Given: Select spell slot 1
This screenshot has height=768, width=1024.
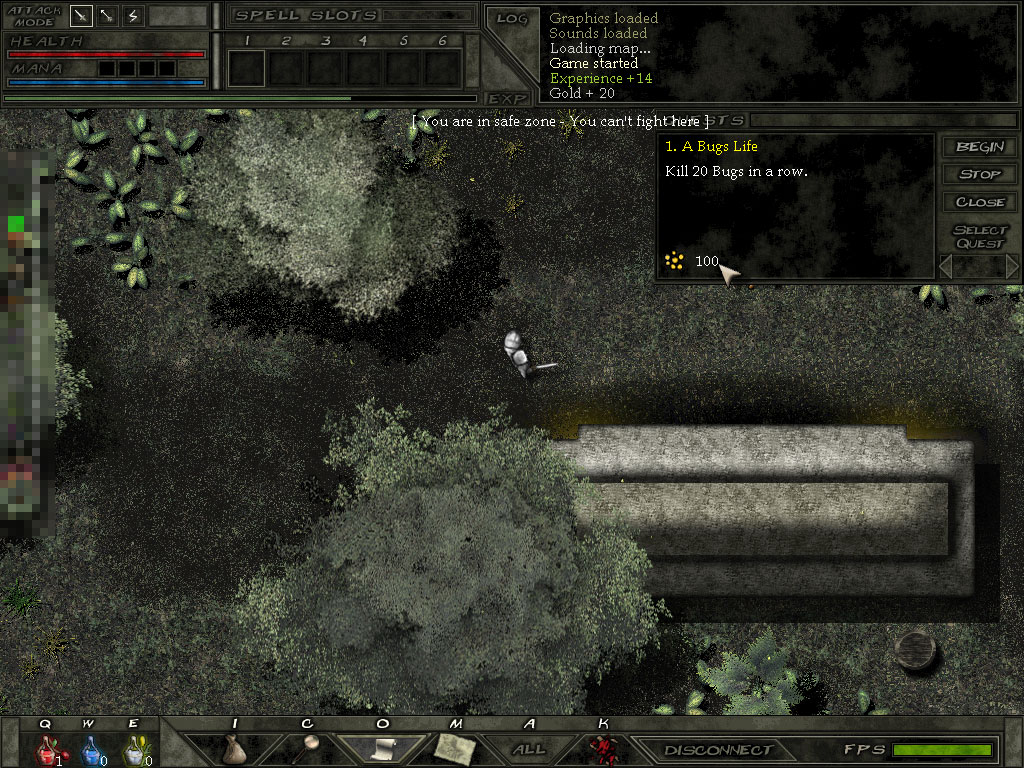Looking at the screenshot, I should point(246,68).
